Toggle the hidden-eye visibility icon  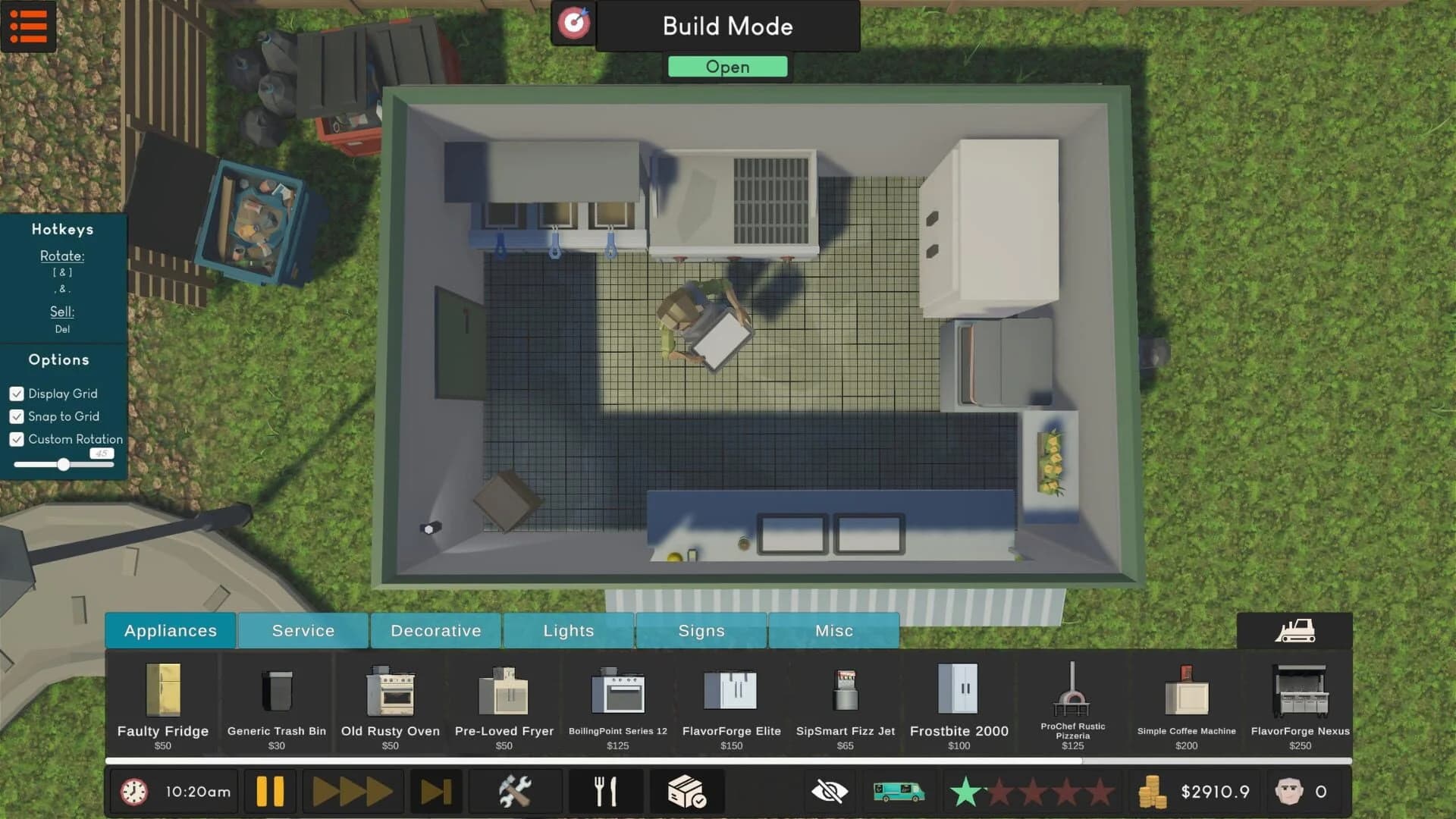click(830, 791)
